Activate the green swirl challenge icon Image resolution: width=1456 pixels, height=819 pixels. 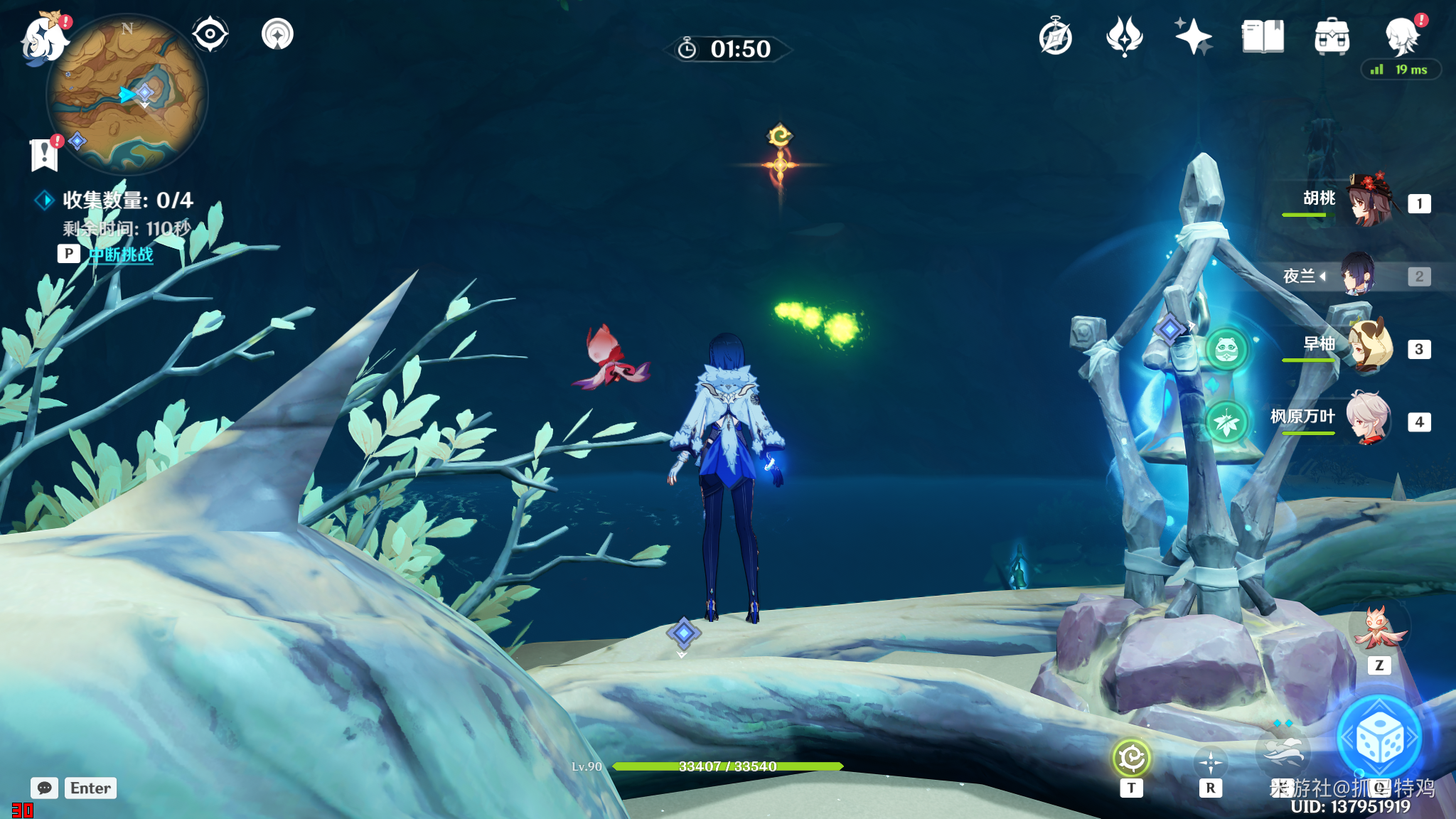(x=1131, y=758)
